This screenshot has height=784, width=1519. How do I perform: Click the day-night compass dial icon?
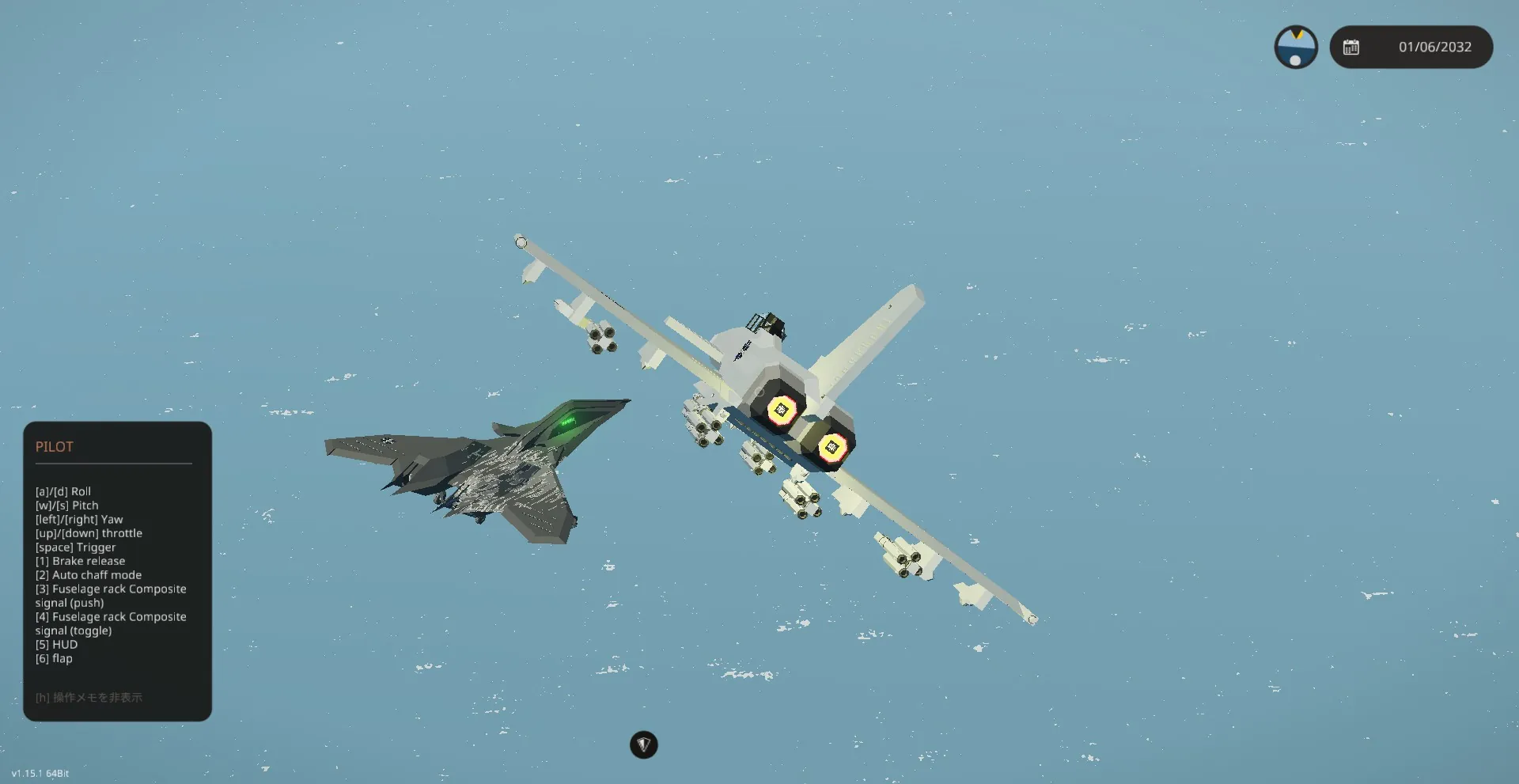[x=1295, y=47]
